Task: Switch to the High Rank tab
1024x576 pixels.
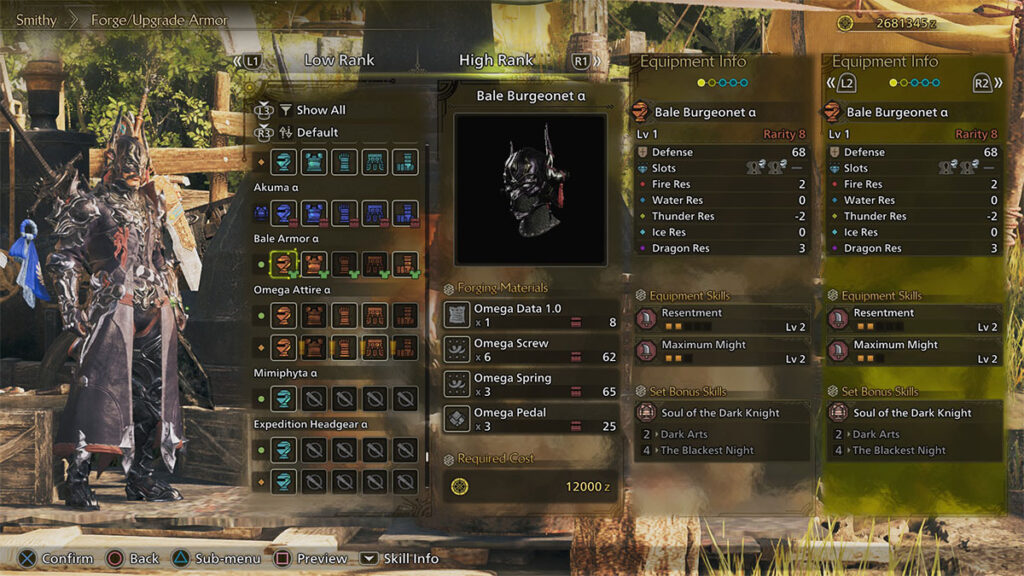Action: coord(496,60)
